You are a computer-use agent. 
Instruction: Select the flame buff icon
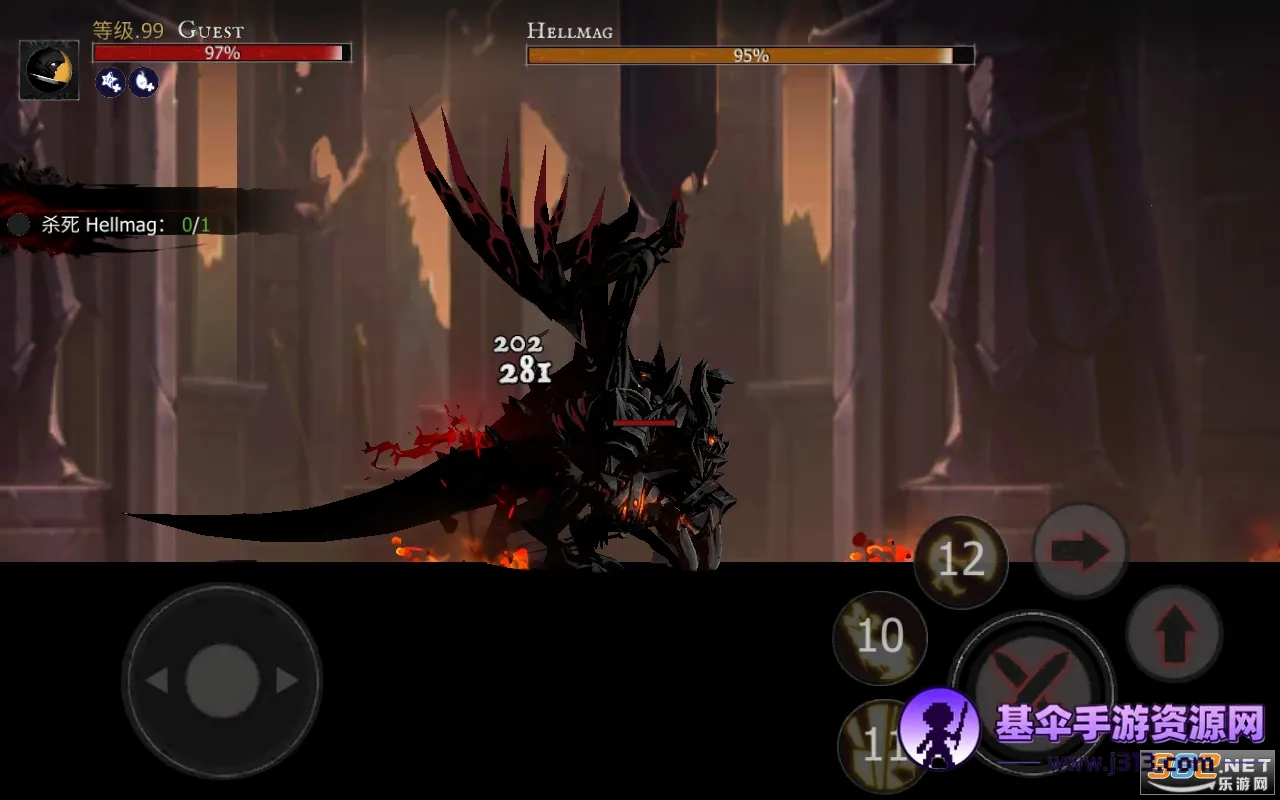[x=143, y=83]
